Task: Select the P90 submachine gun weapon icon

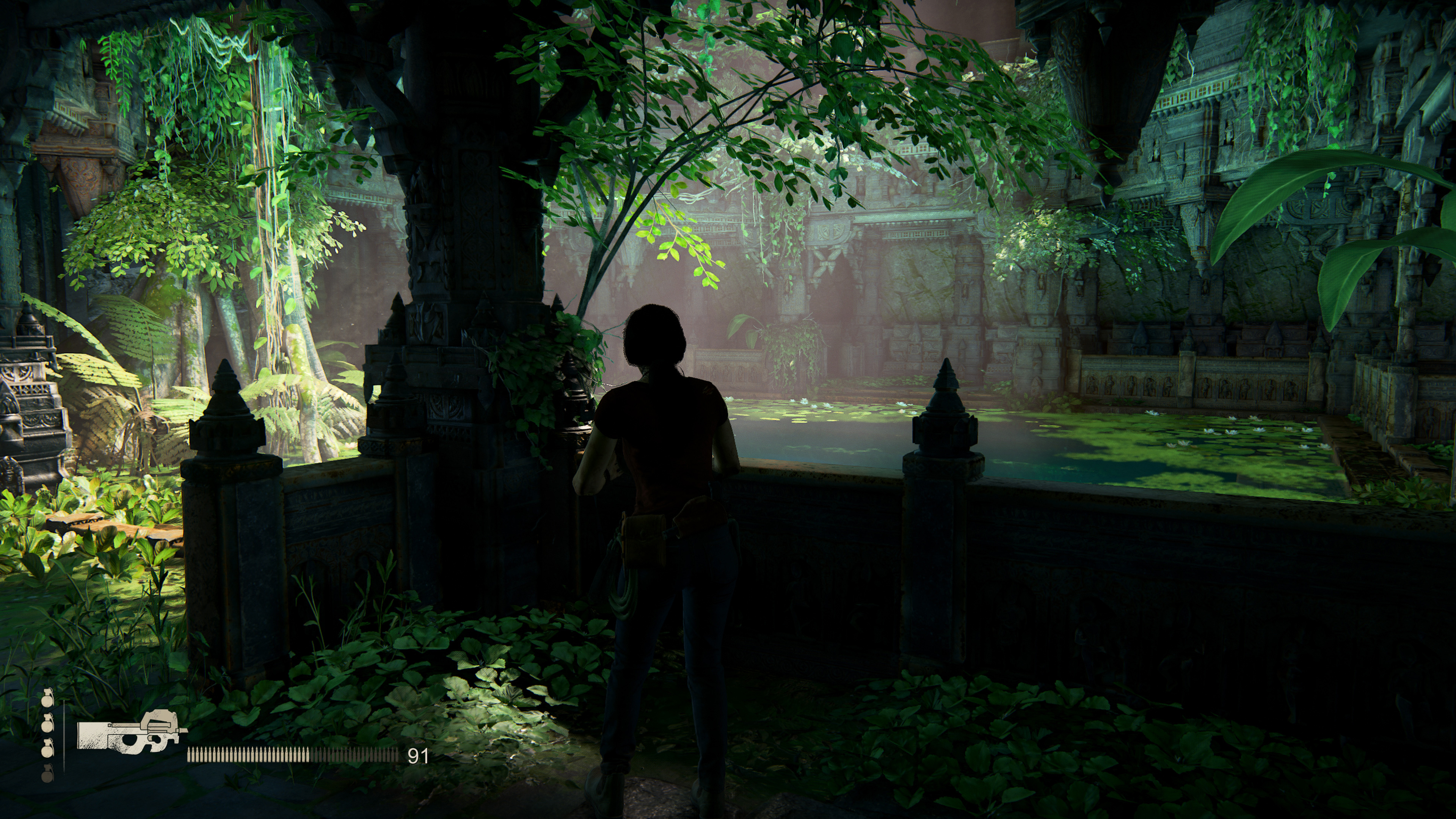Action: [x=132, y=732]
